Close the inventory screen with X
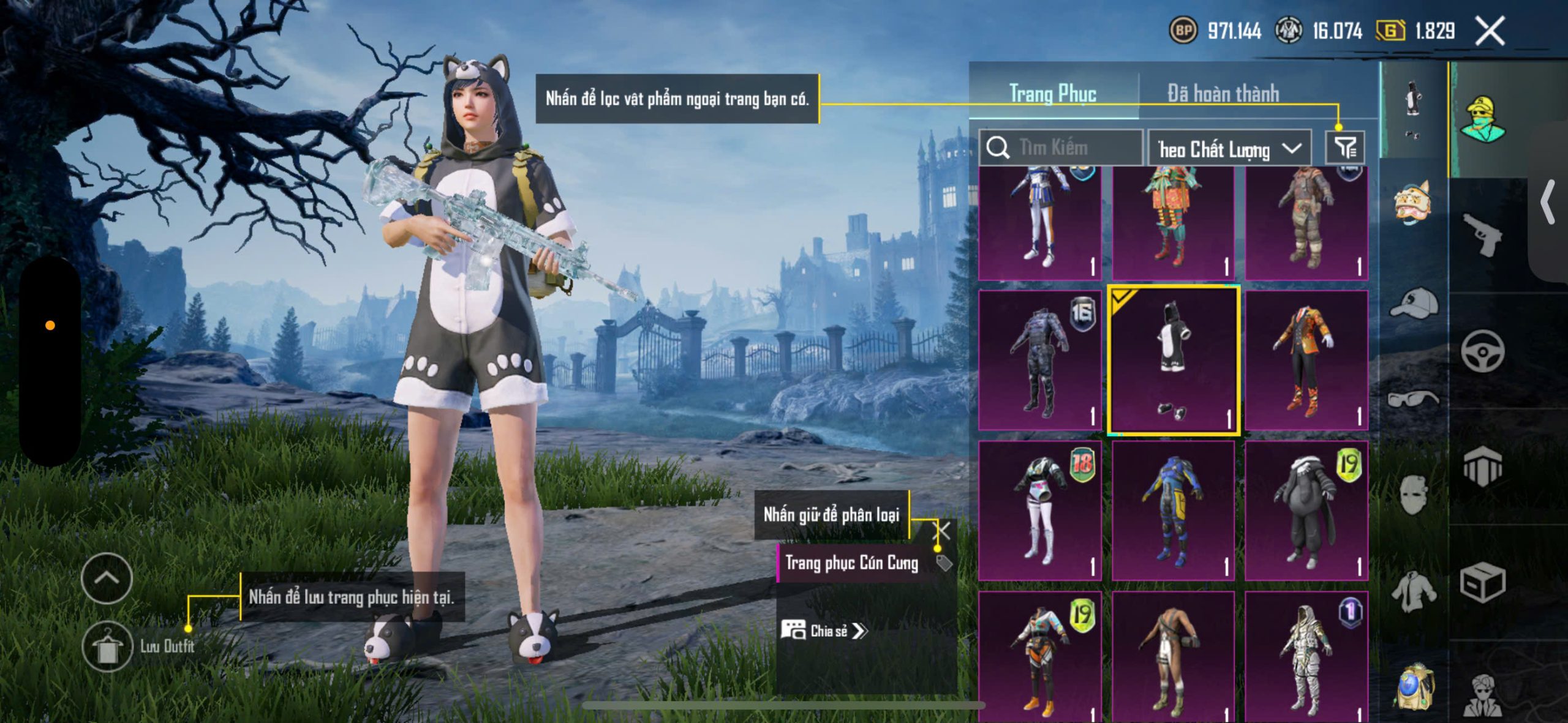The image size is (1568, 723). coord(1490,31)
